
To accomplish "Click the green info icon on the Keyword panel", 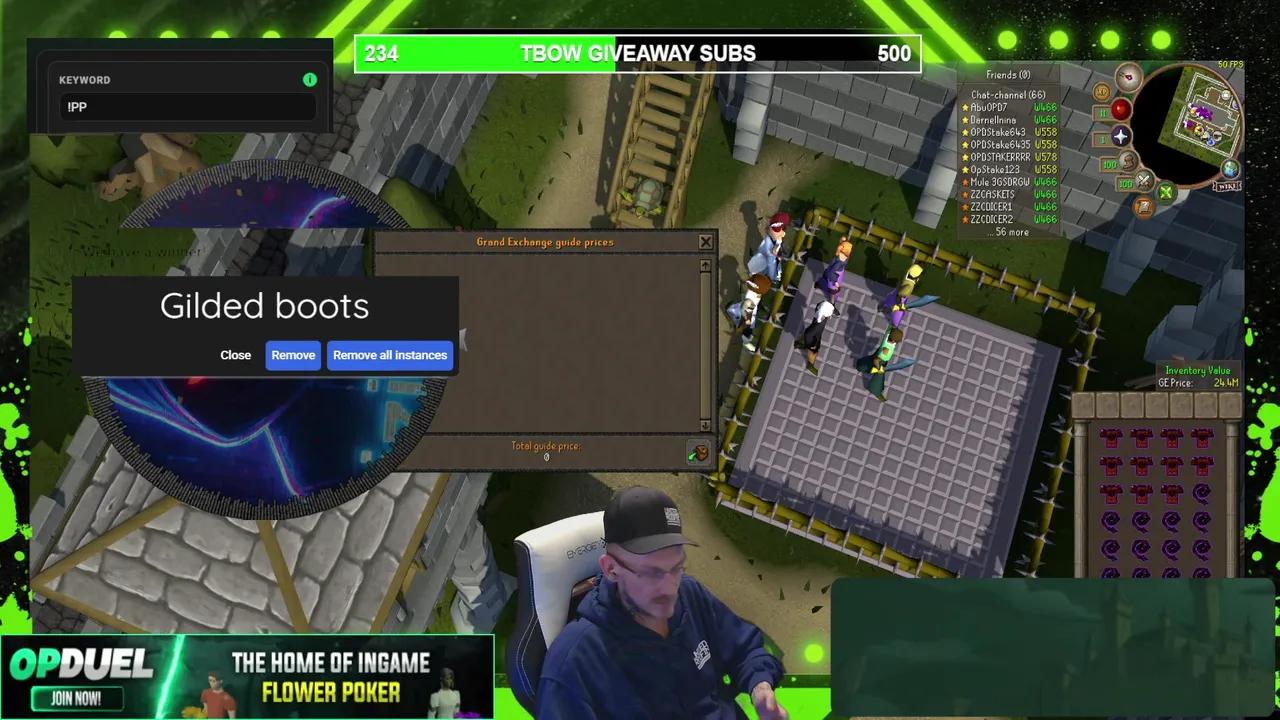I will click(x=310, y=80).
